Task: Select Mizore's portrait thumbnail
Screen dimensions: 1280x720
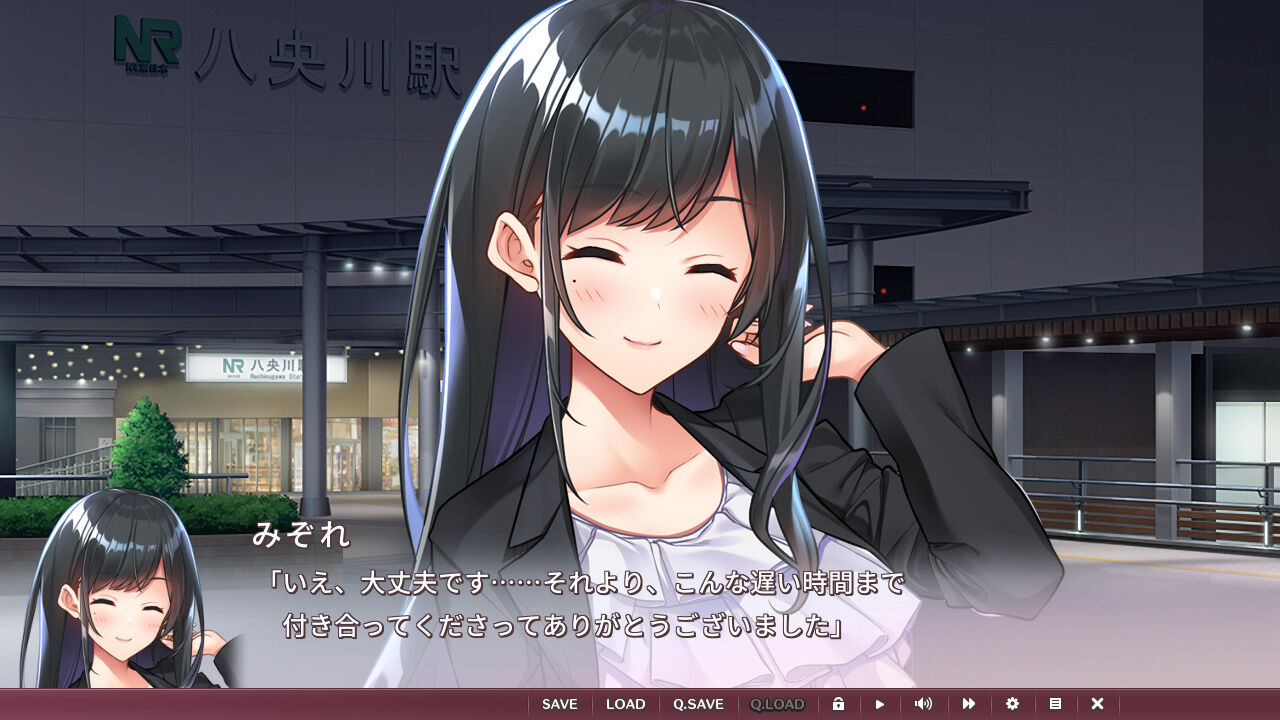Action: click(x=120, y=600)
